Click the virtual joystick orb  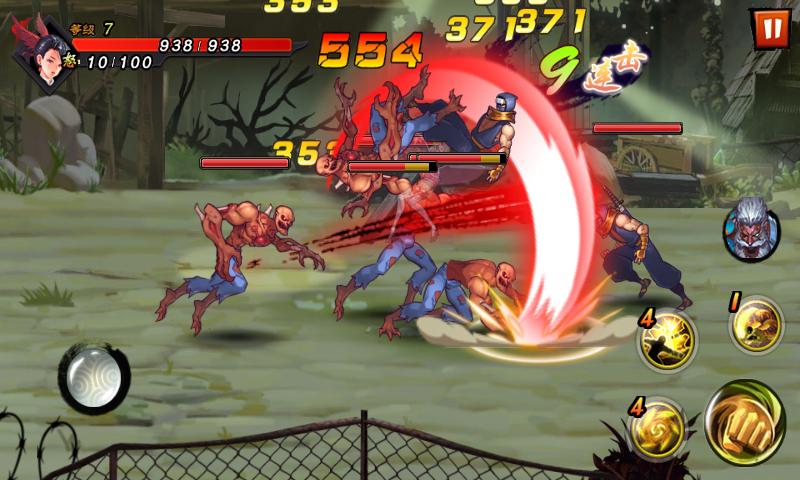[94, 377]
